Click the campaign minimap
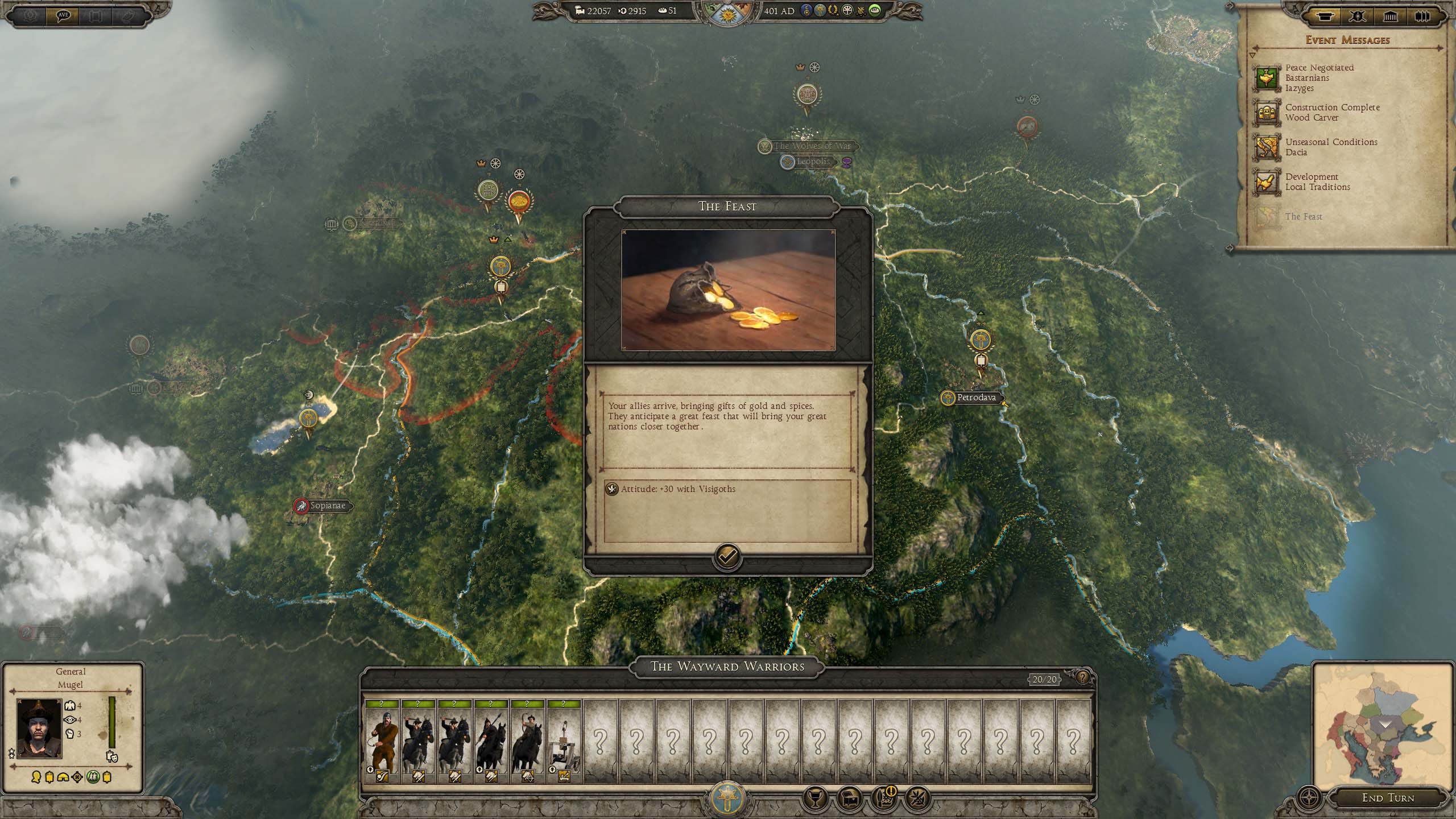This screenshot has width=1456, height=819. click(1383, 725)
